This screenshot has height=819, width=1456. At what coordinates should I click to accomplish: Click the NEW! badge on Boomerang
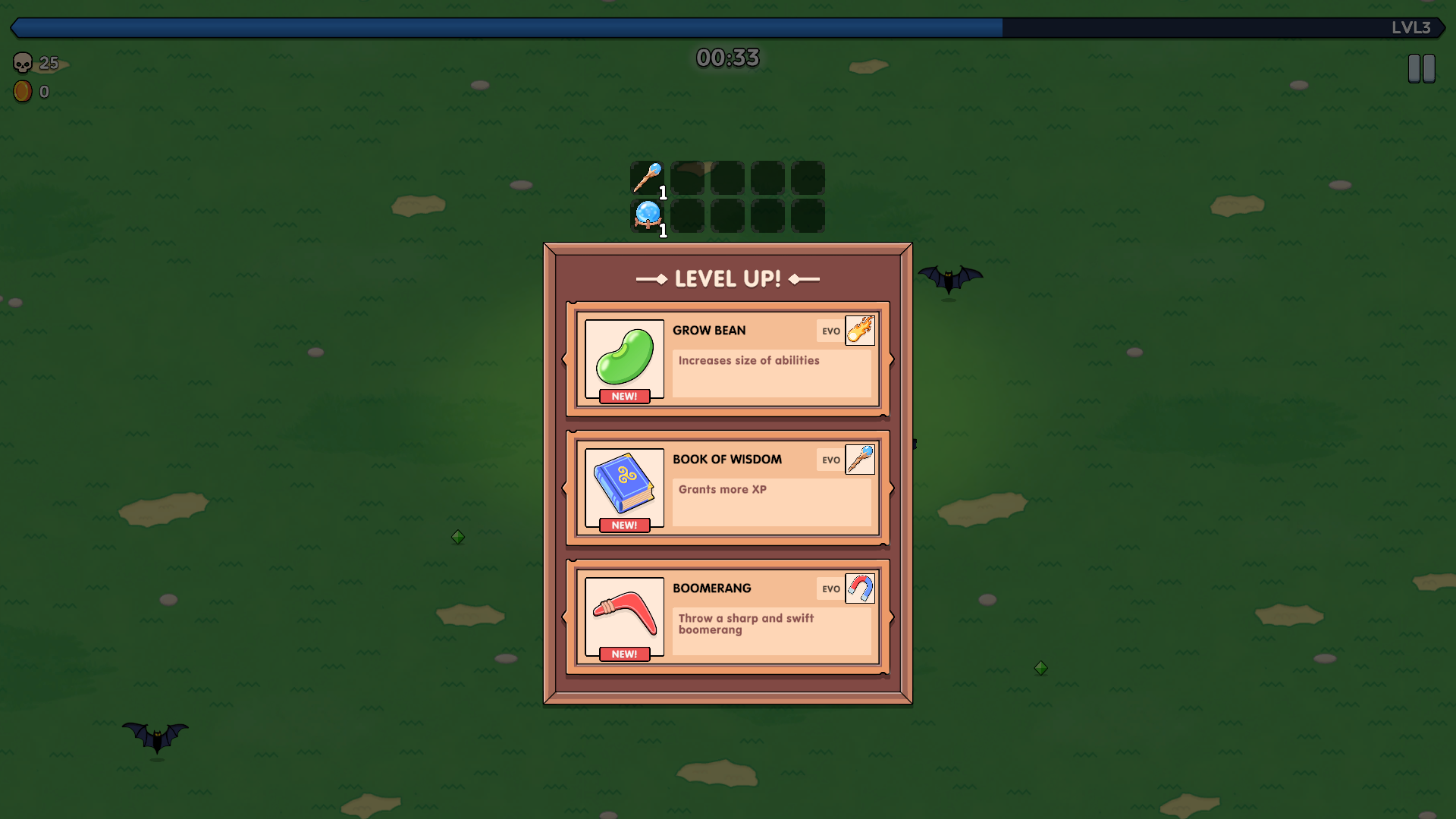[623, 653]
